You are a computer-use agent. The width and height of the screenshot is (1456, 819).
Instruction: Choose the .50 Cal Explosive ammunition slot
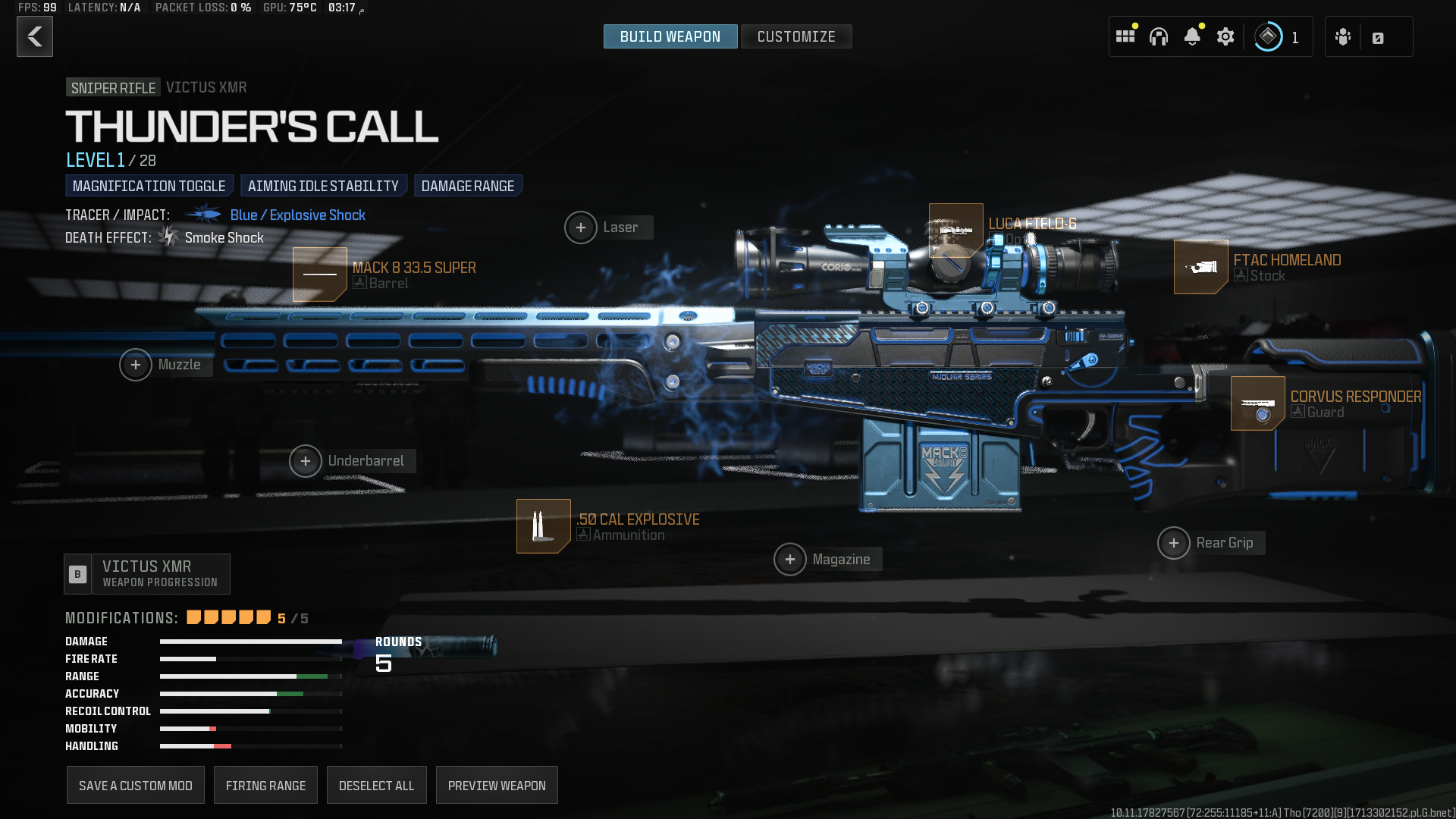coord(543,526)
